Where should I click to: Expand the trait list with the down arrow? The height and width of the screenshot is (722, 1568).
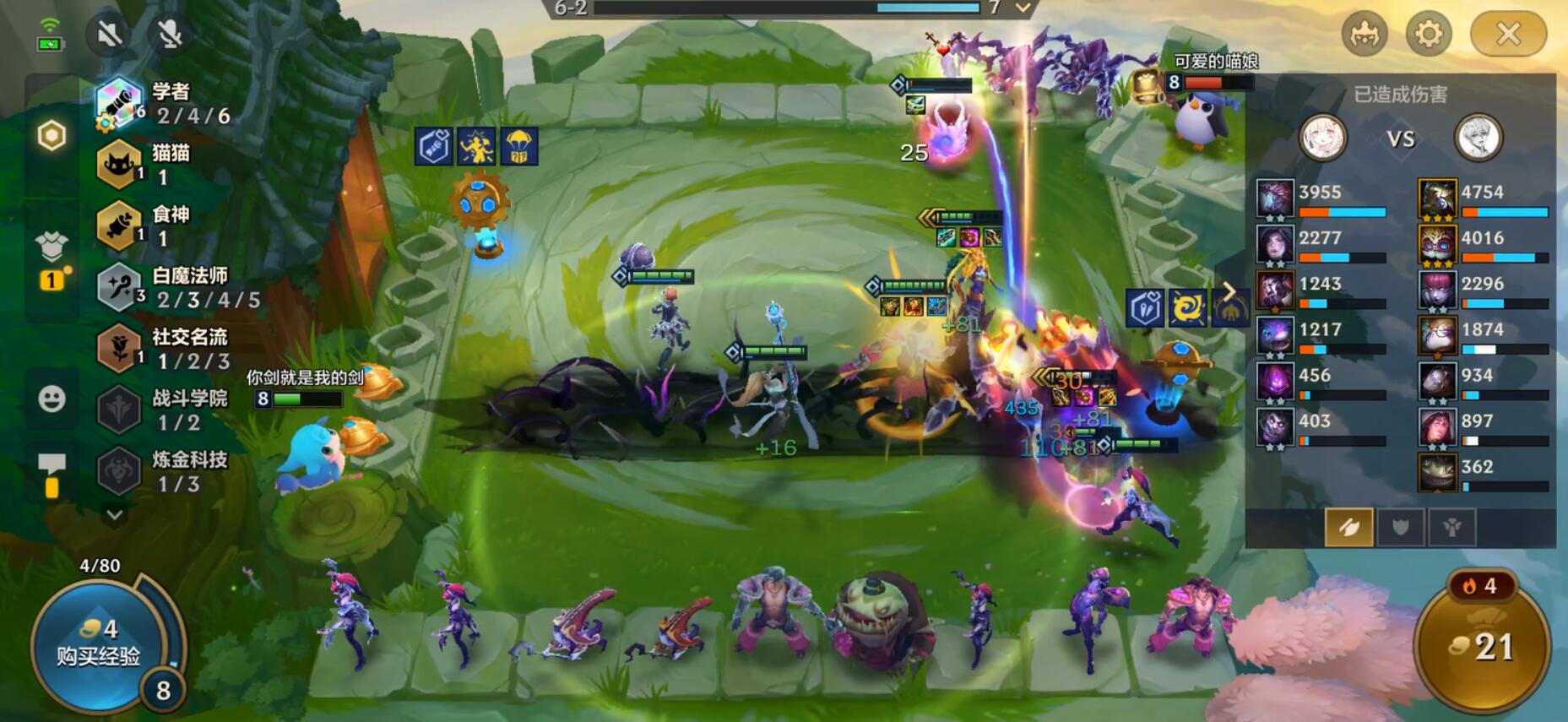115,514
